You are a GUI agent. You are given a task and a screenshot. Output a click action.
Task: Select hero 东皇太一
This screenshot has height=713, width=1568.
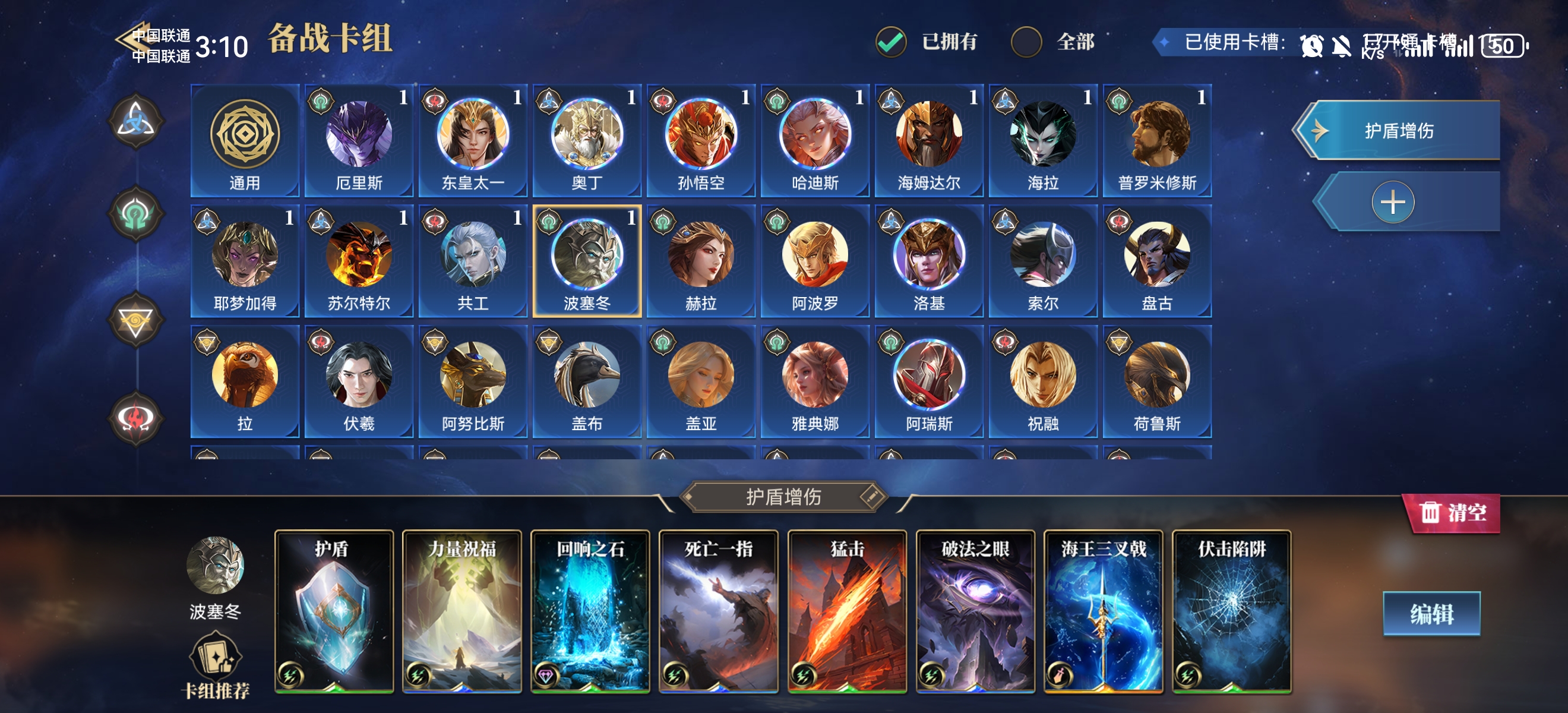[473, 141]
